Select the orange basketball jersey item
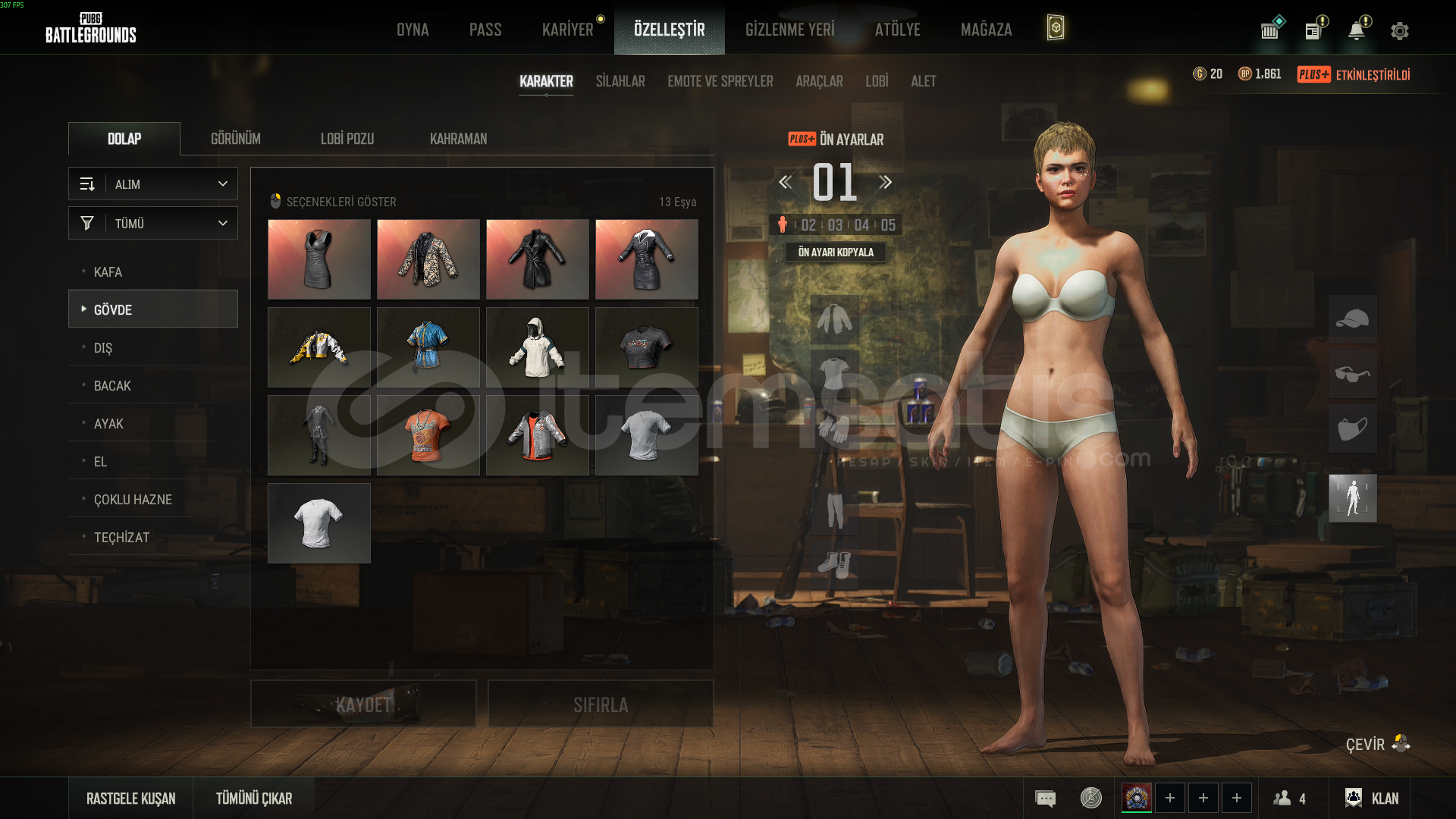Image resolution: width=1456 pixels, height=819 pixels. point(428,435)
